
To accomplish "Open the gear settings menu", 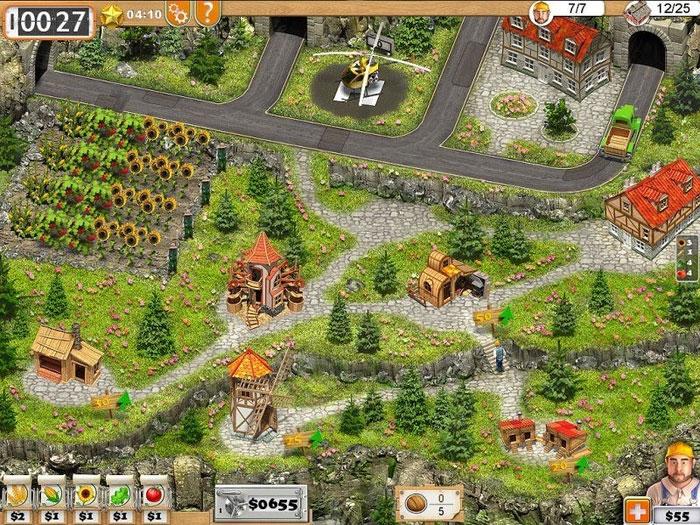I will [179, 13].
